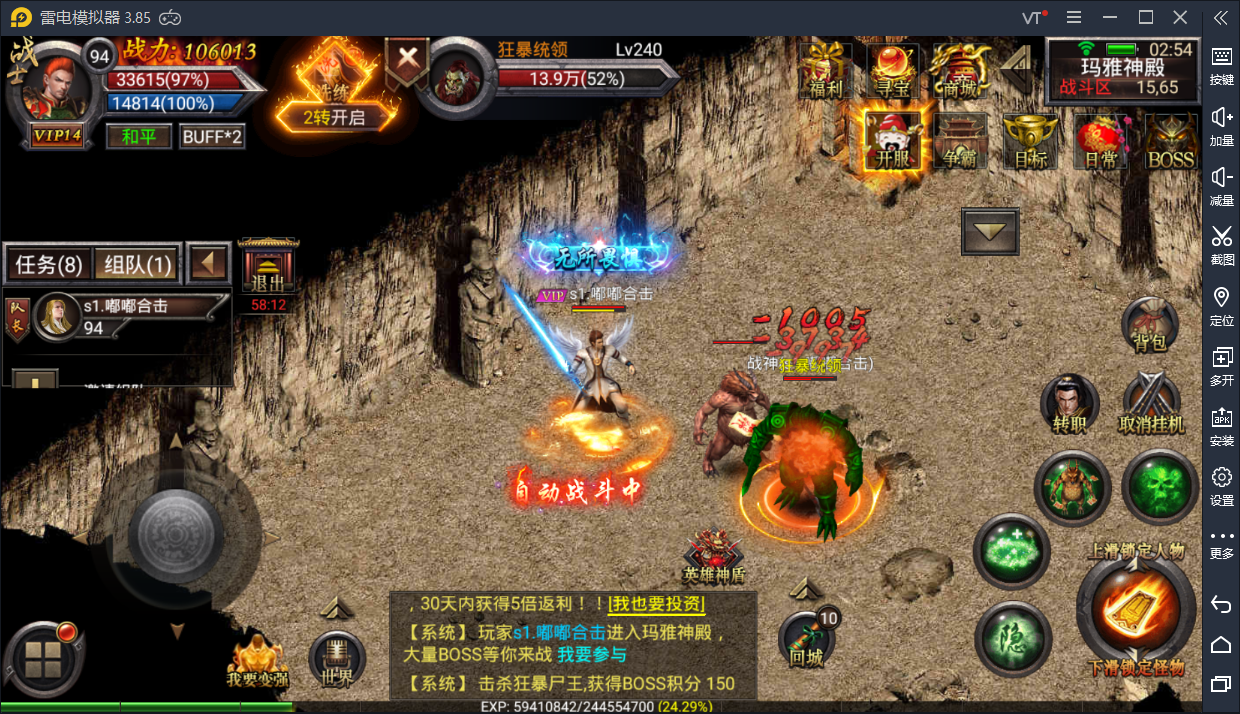Toggle 取消挂机 auto-battle off
This screenshot has width=1240, height=714.
coord(1151,404)
